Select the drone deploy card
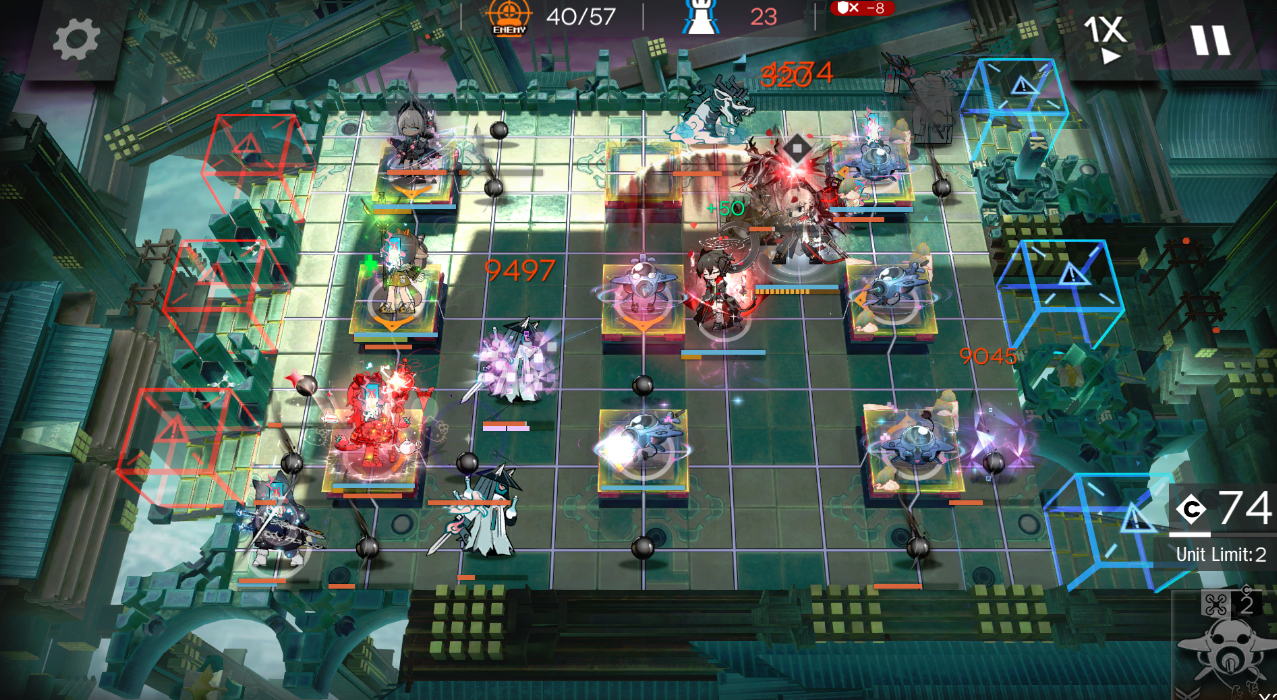The image size is (1277, 700). click(x=1226, y=645)
